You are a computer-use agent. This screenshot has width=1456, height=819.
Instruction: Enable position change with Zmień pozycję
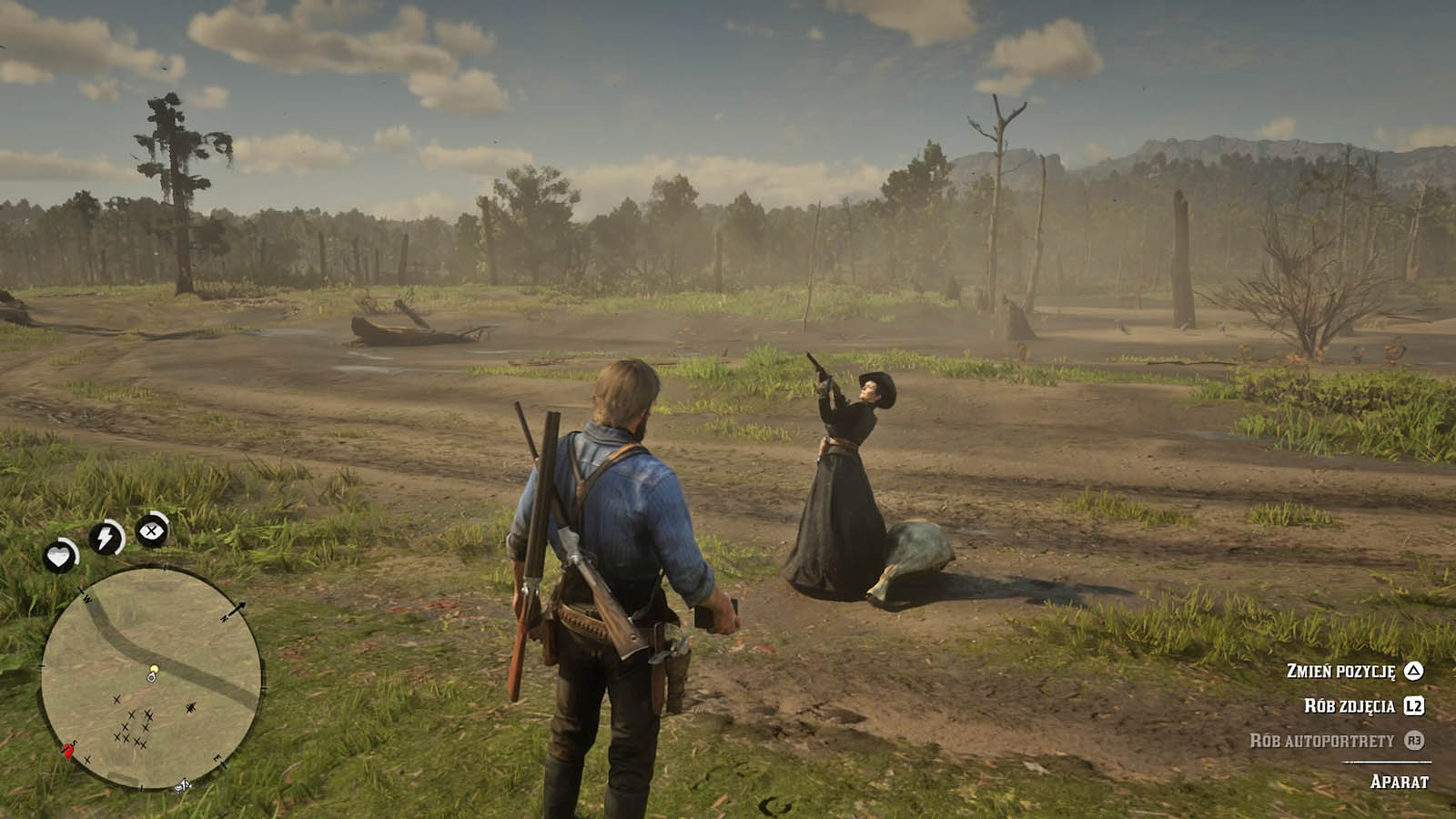point(1340,672)
